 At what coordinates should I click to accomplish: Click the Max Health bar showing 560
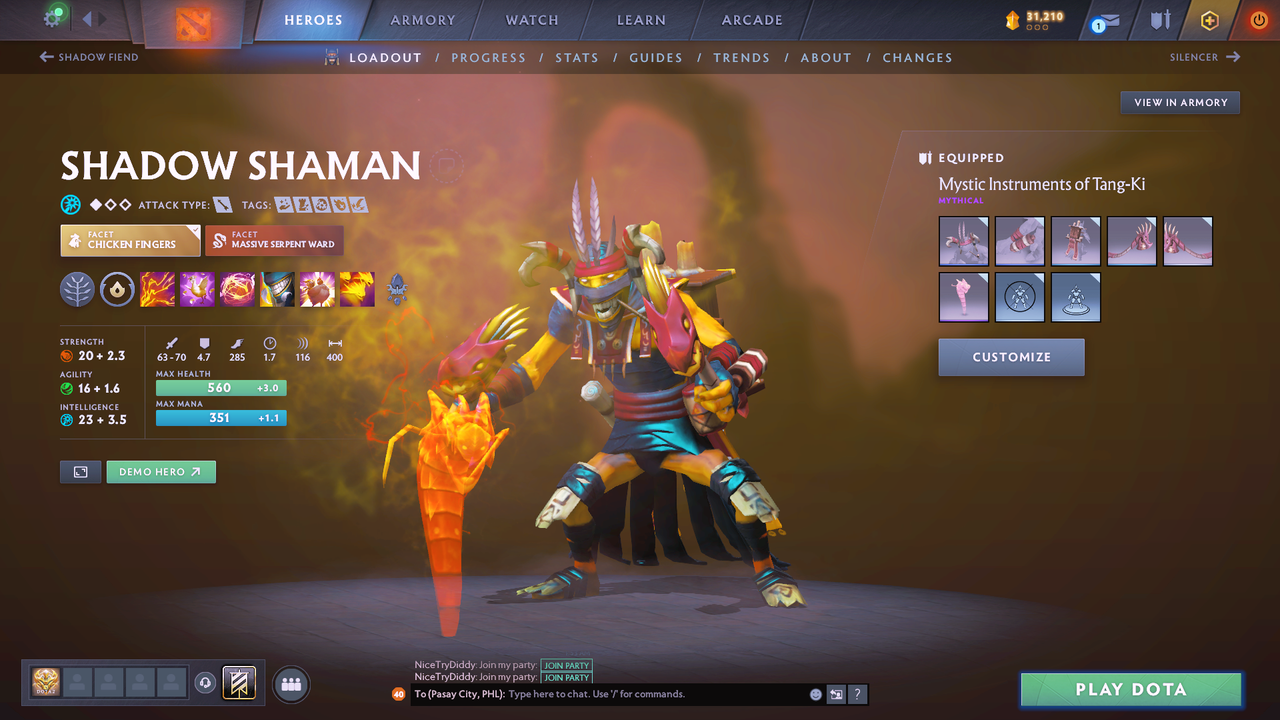220,387
